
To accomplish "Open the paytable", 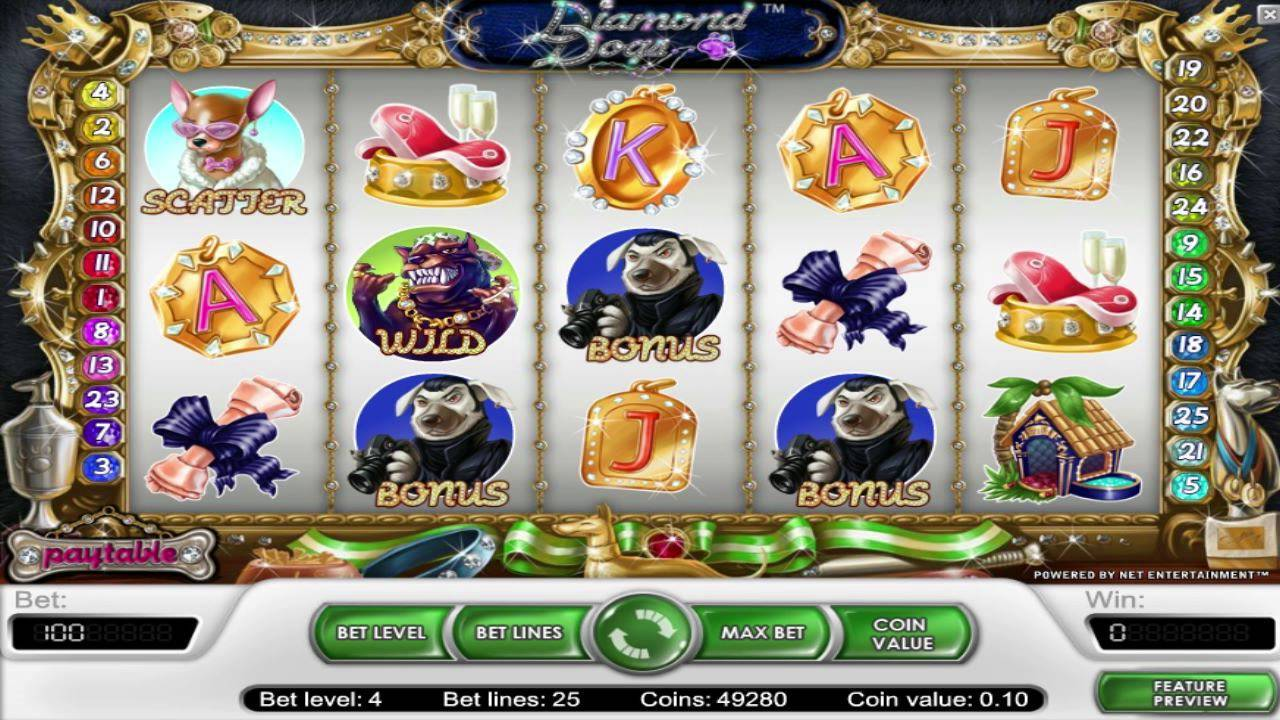I will pyautogui.click(x=112, y=553).
